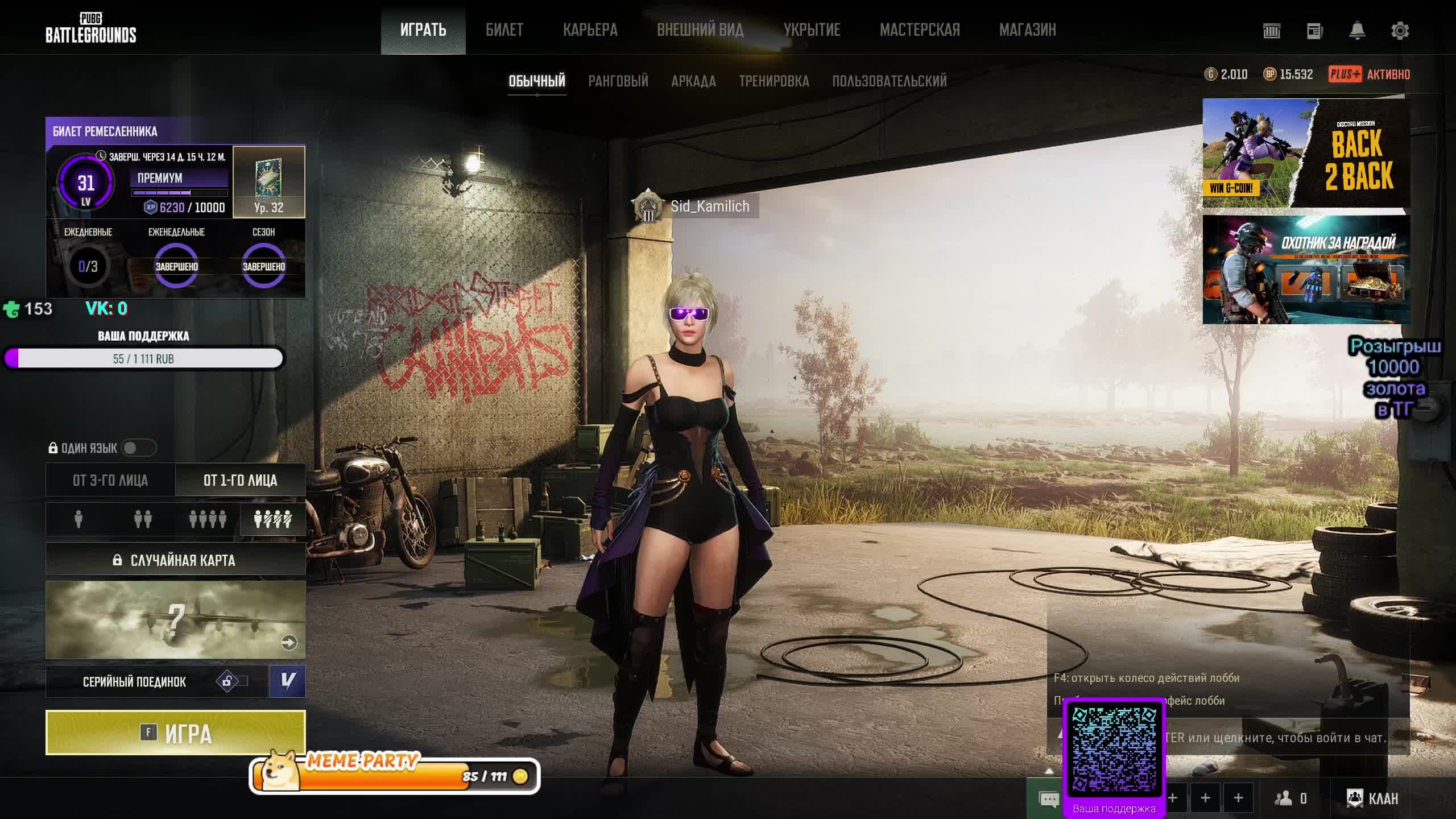The width and height of the screenshot is (1456, 819).
Task: Open the ВНЕШНИЙ ВИД customization tab
Action: [700, 30]
